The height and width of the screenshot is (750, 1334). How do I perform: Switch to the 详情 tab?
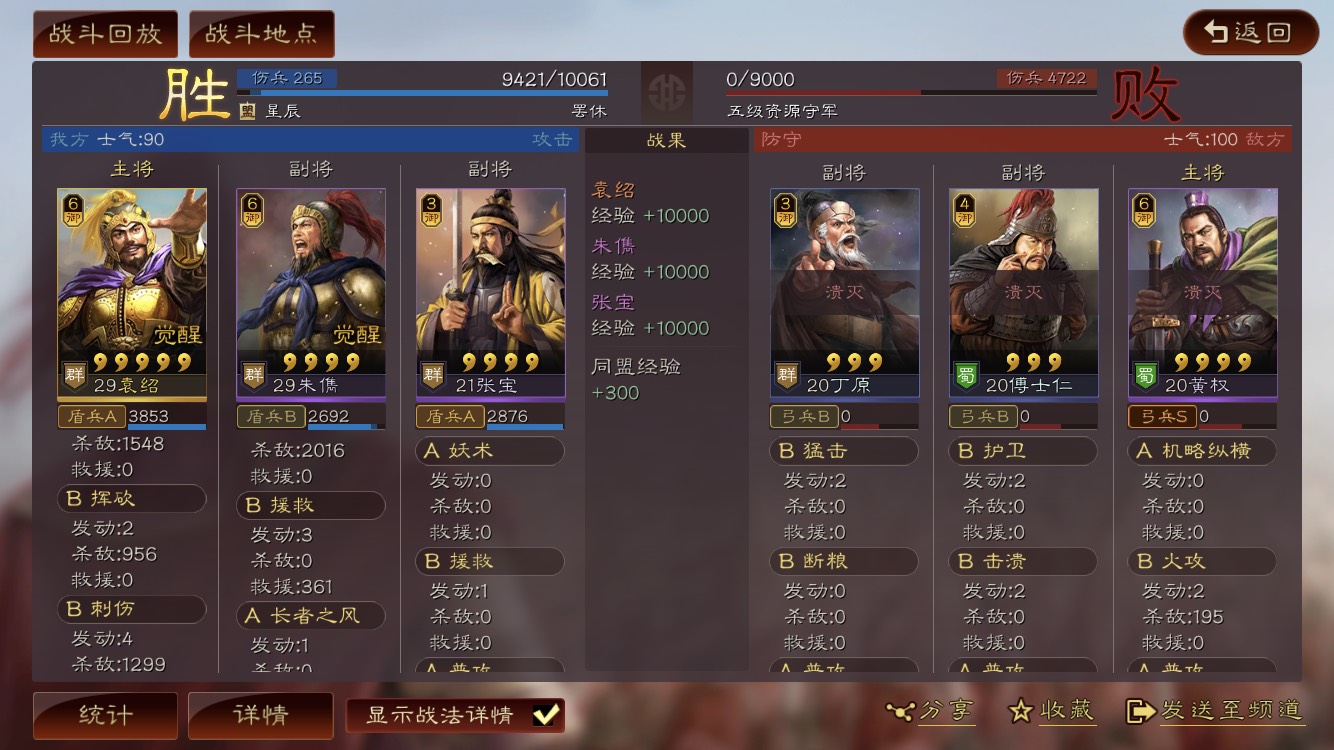(x=260, y=715)
